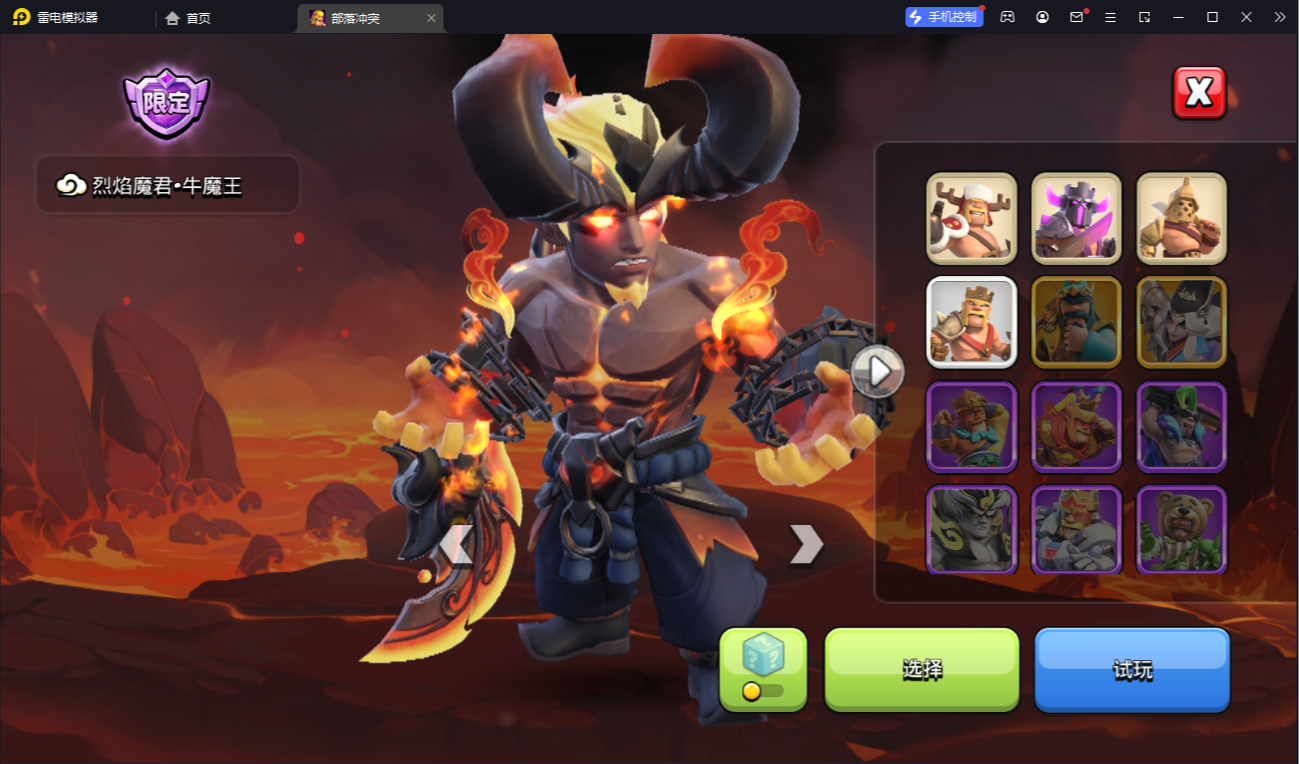Choose the red-and-gold crowned king skin
Image resolution: width=1299 pixels, height=764 pixels.
pyautogui.click(x=1076, y=427)
